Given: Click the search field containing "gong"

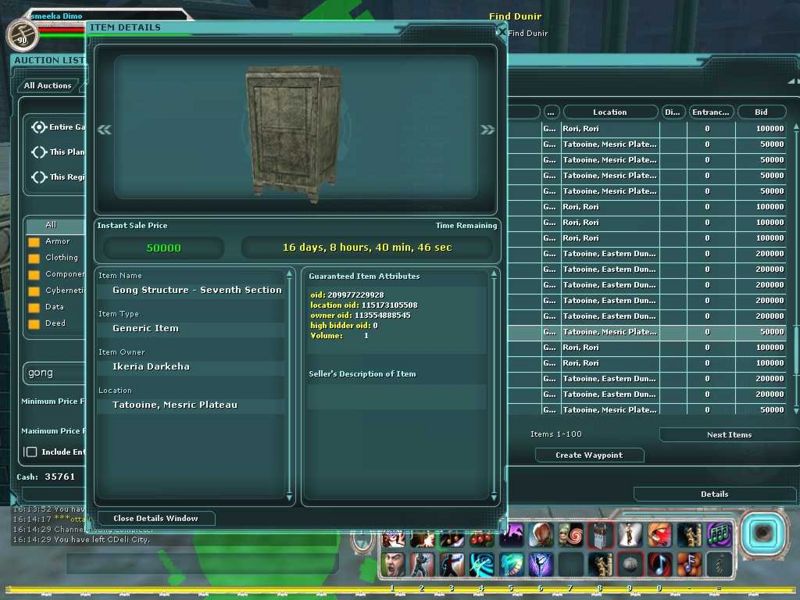Looking at the screenshot, I should 55,372.
